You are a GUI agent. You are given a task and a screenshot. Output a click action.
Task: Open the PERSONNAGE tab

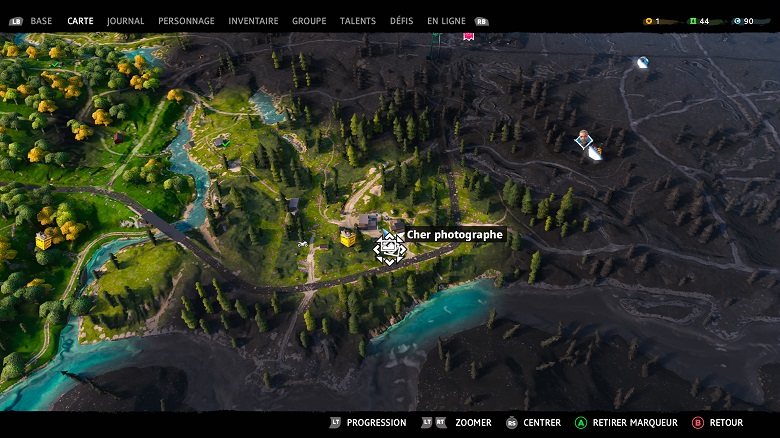(186, 21)
